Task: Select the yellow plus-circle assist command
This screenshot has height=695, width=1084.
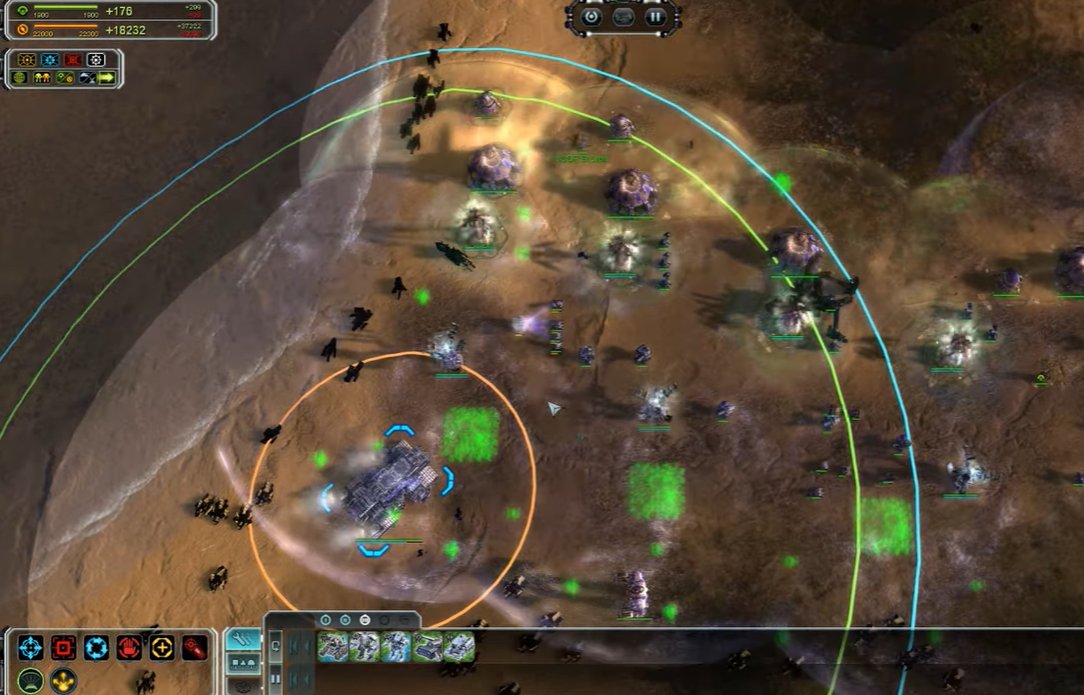Action: click(x=162, y=647)
